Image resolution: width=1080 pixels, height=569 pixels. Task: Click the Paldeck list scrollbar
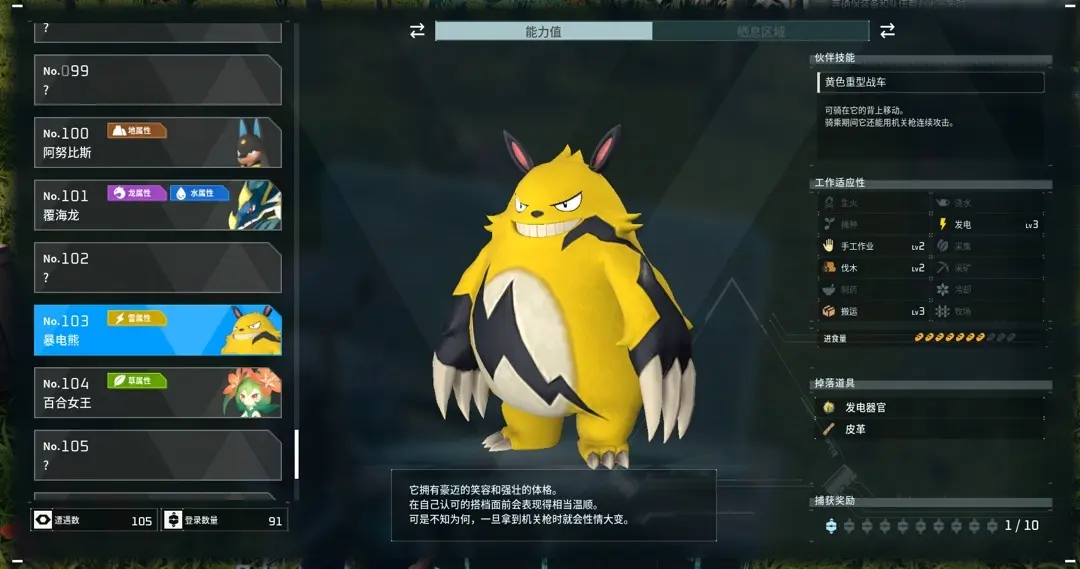coord(296,455)
